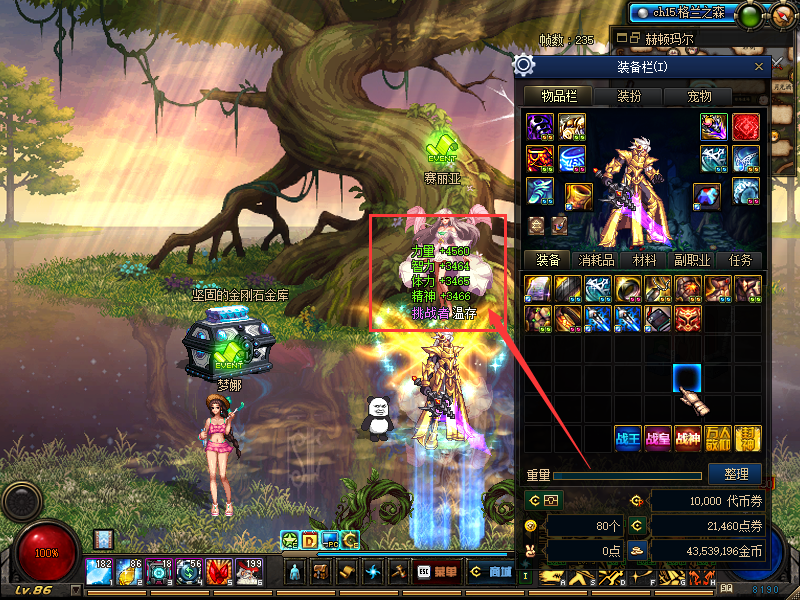The width and height of the screenshot is (800, 600).
Task: Close the 装备栏 equipment window
Action: point(759,67)
